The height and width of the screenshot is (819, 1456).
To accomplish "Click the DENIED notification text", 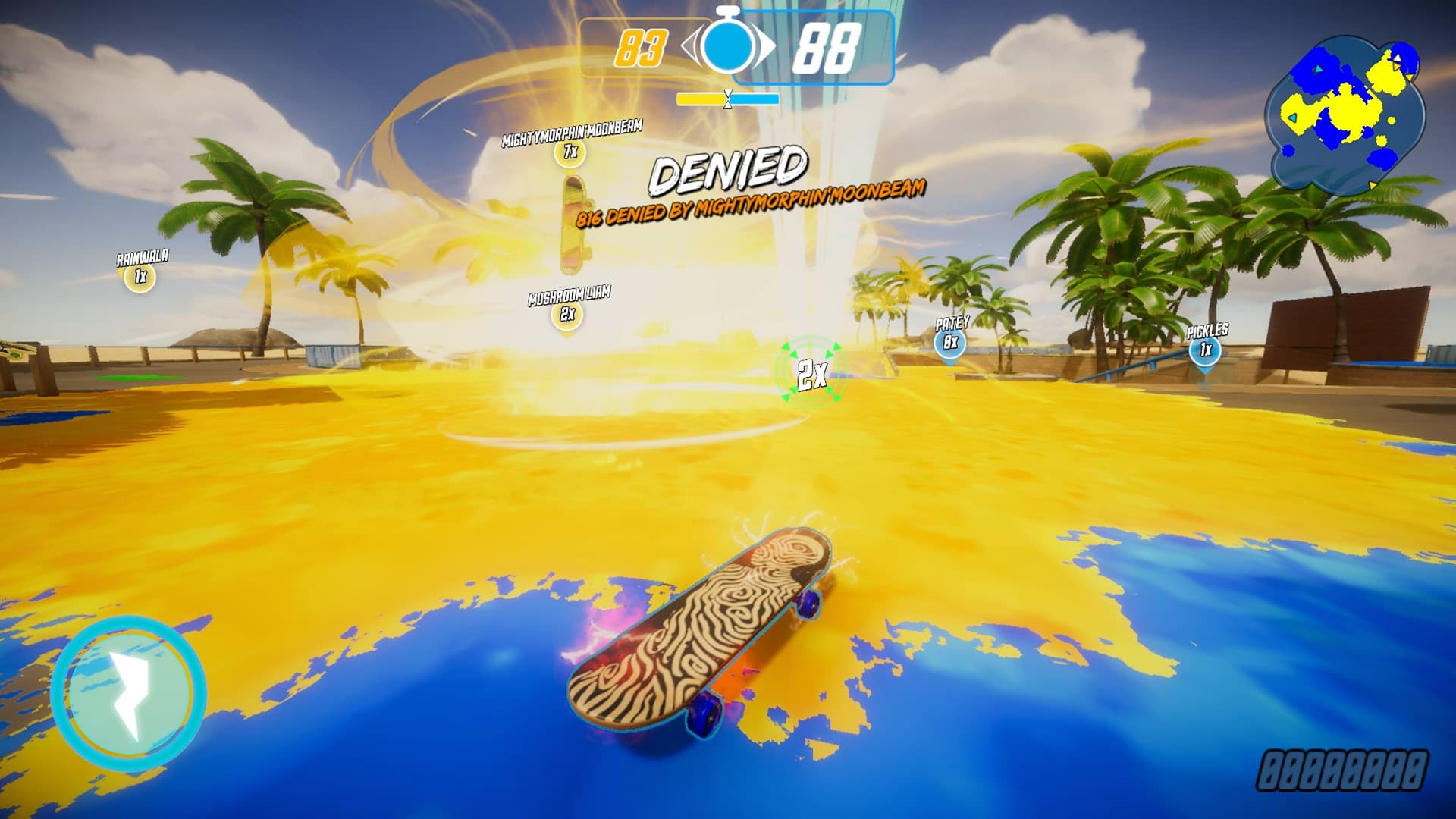I will click(x=730, y=171).
